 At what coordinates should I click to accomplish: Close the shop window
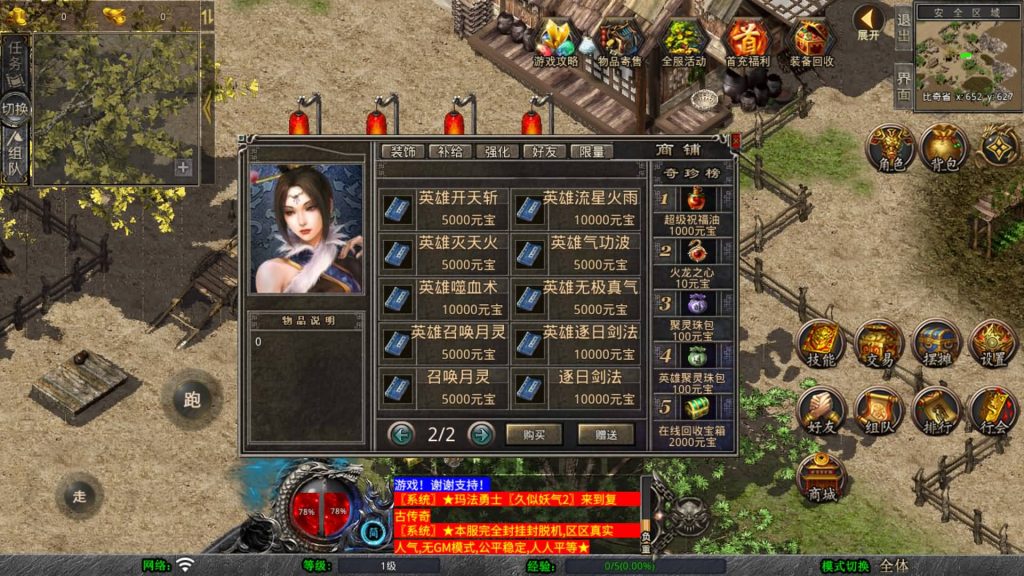pyautogui.click(x=736, y=140)
